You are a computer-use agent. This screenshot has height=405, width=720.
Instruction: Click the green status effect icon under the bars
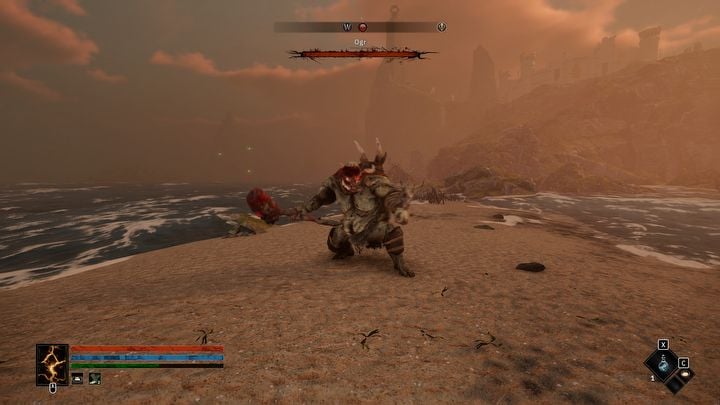click(x=95, y=378)
